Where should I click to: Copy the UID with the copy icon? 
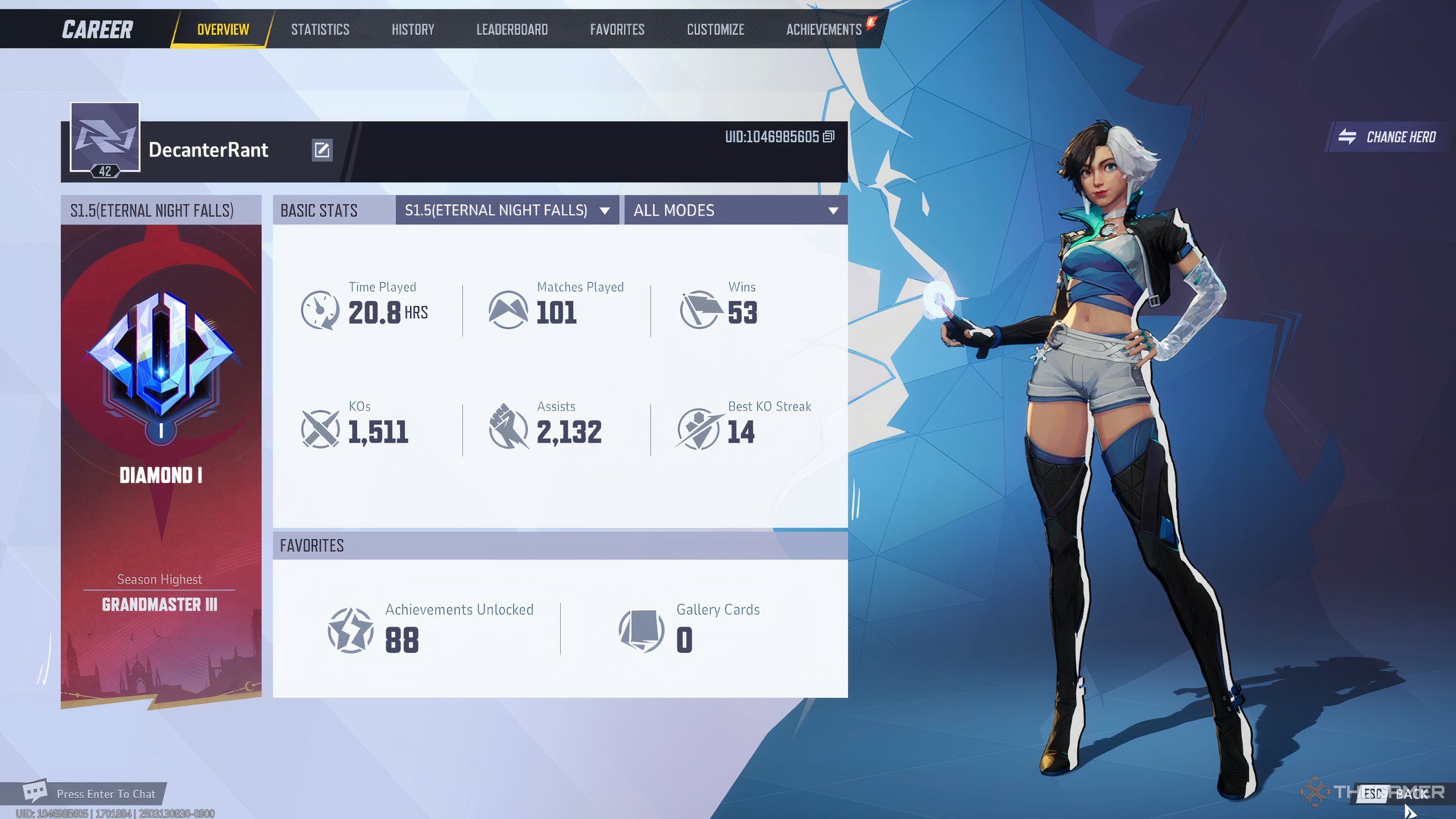coord(829,136)
